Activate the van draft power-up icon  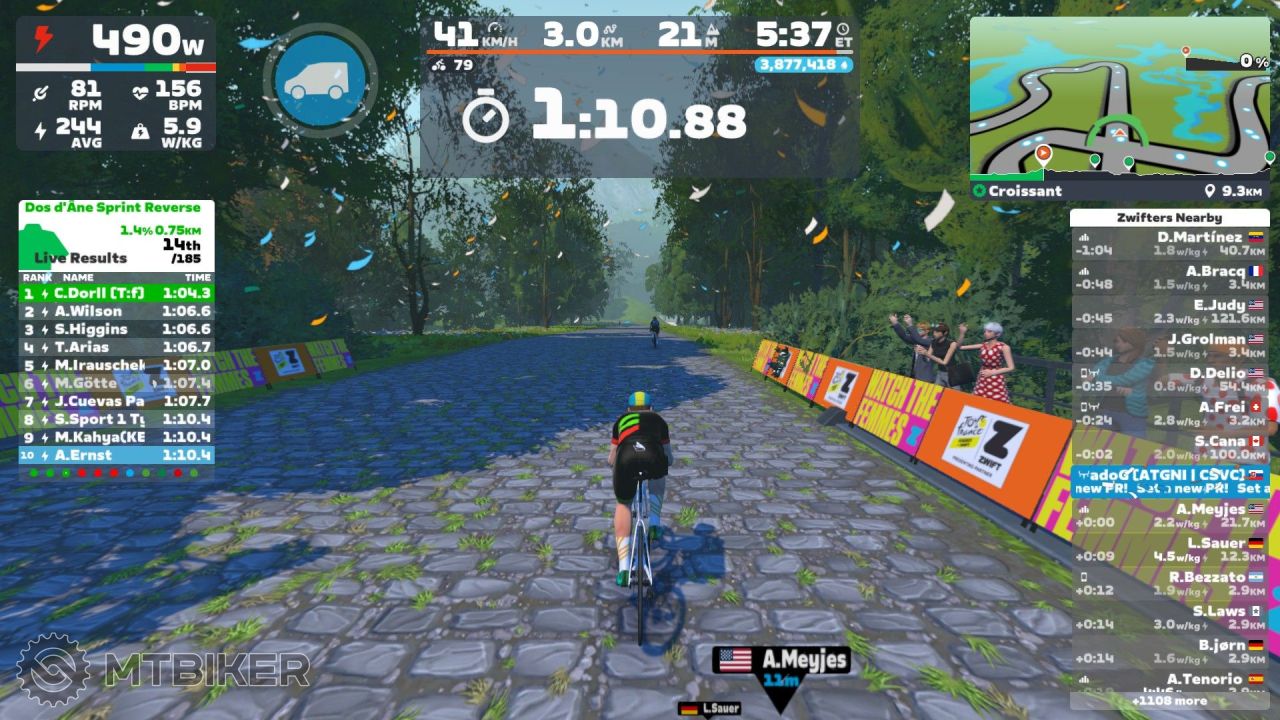pos(320,81)
